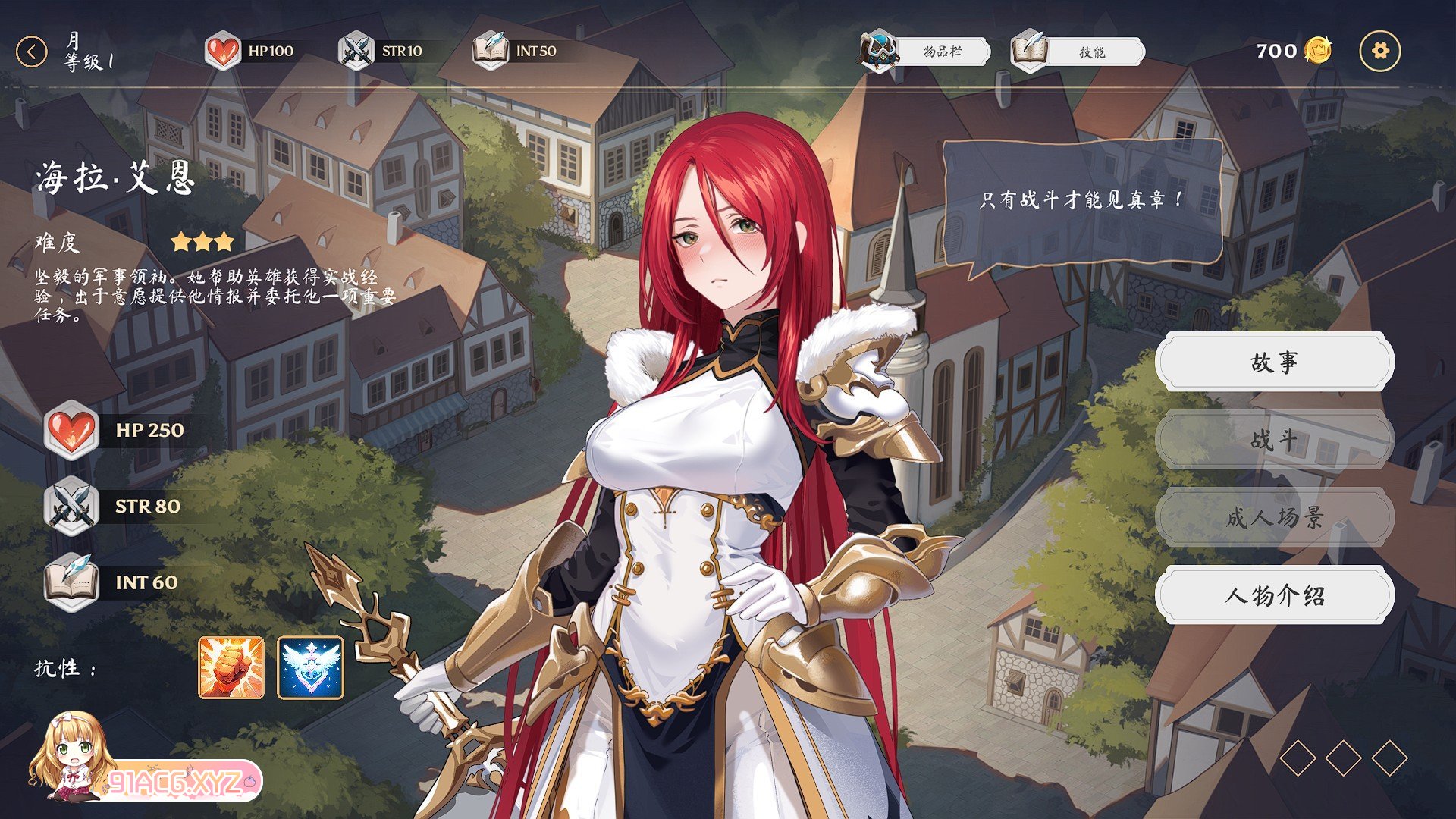
Task: Open the 技能 skills menu
Action: 1078,52
